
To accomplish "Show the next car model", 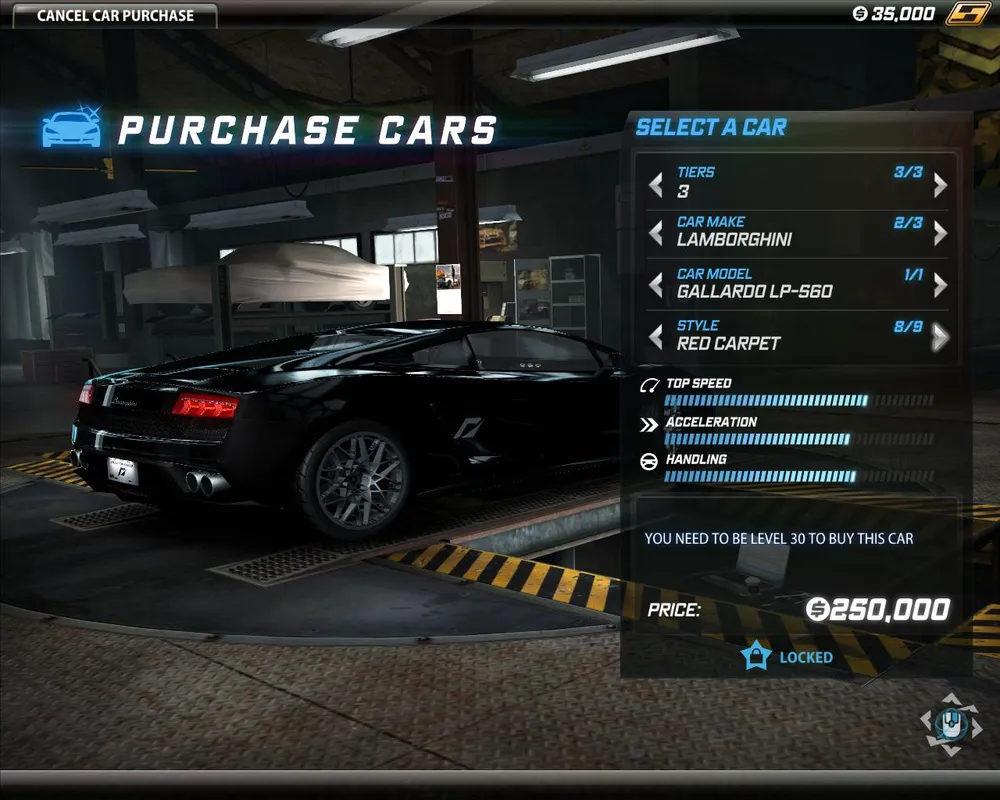I will [x=940, y=286].
